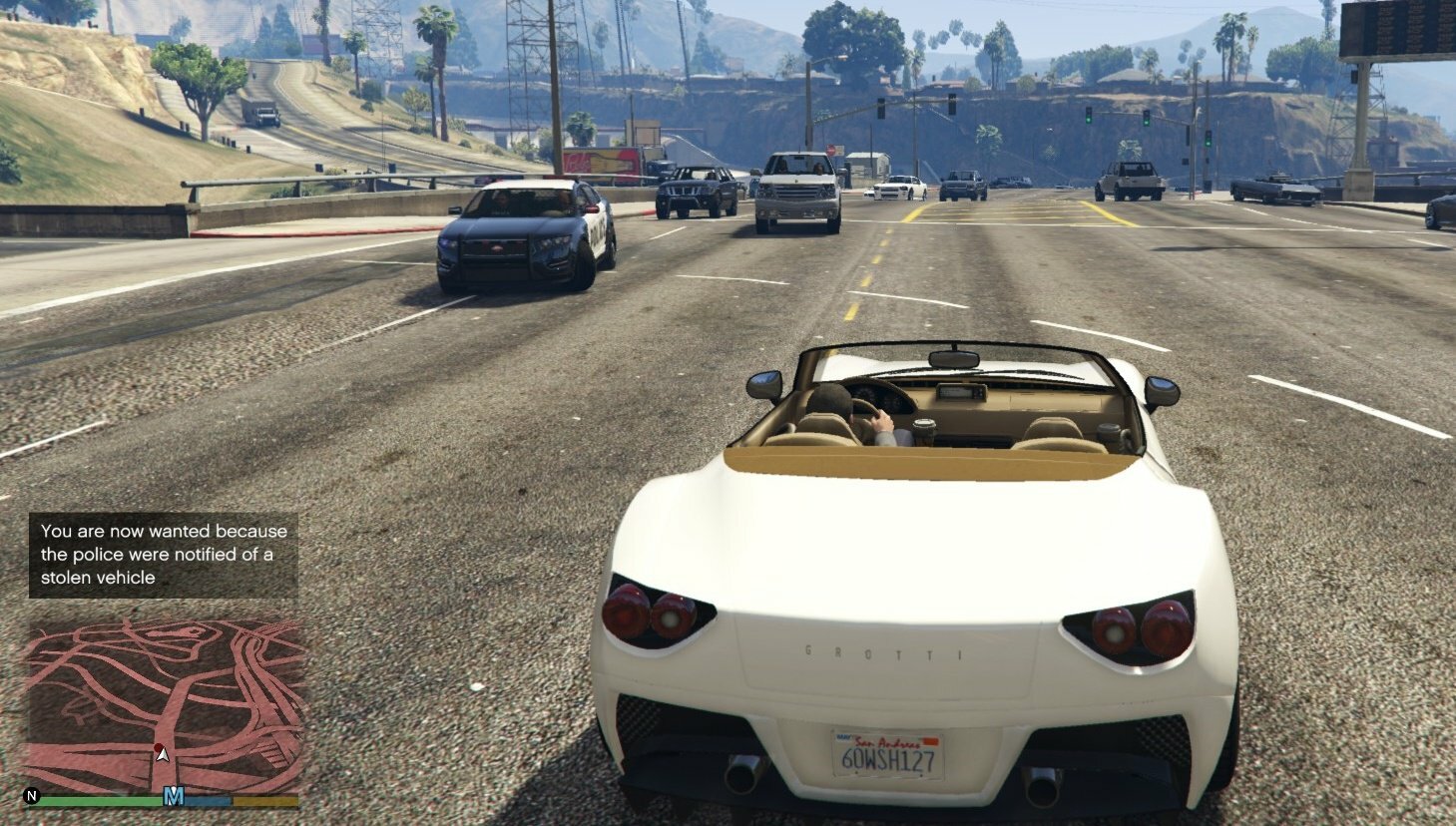Select the blue M mission blip
This screenshot has height=826, width=1456.
174,796
